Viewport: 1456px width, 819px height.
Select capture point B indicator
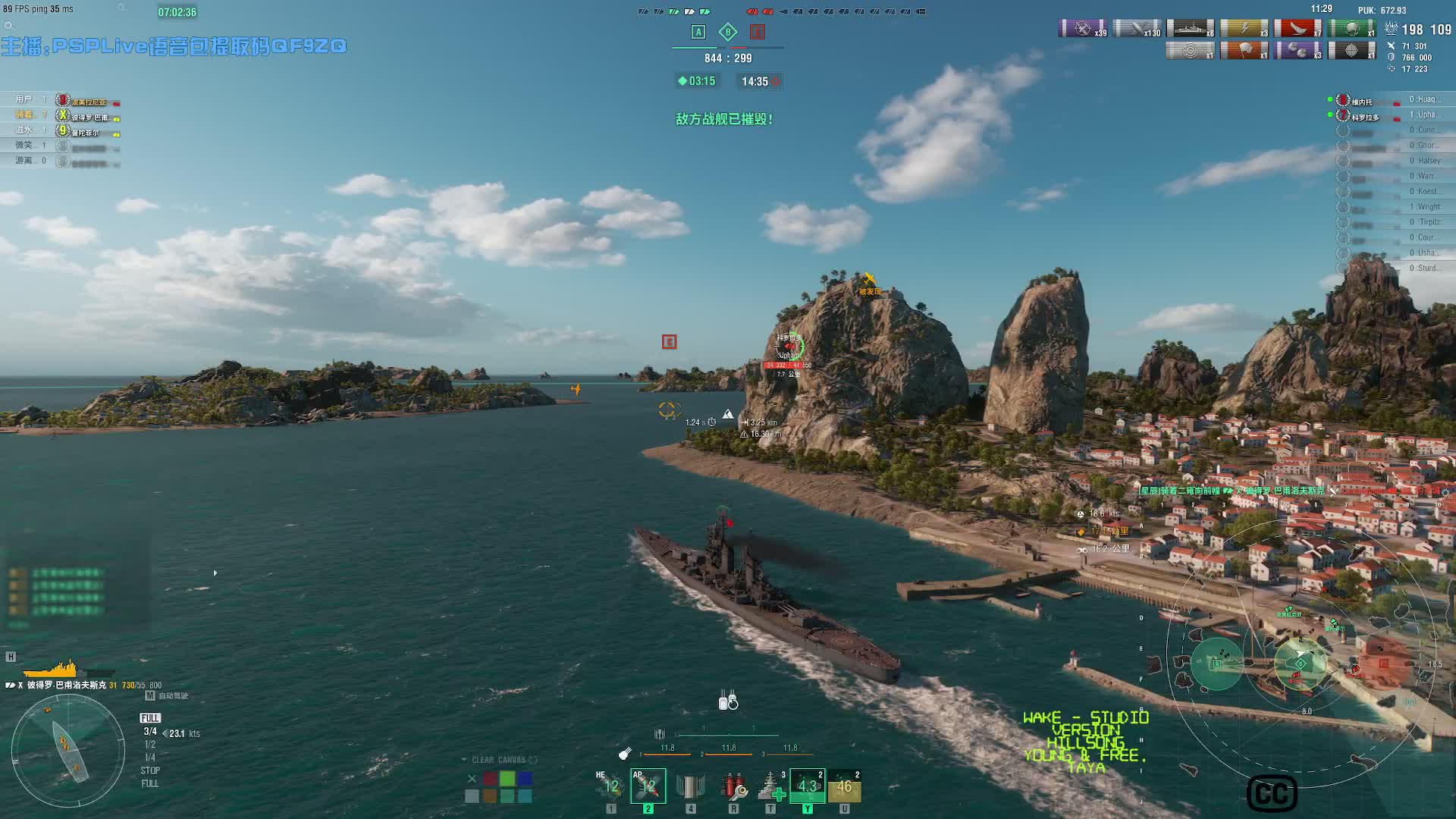click(x=728, y=32)
